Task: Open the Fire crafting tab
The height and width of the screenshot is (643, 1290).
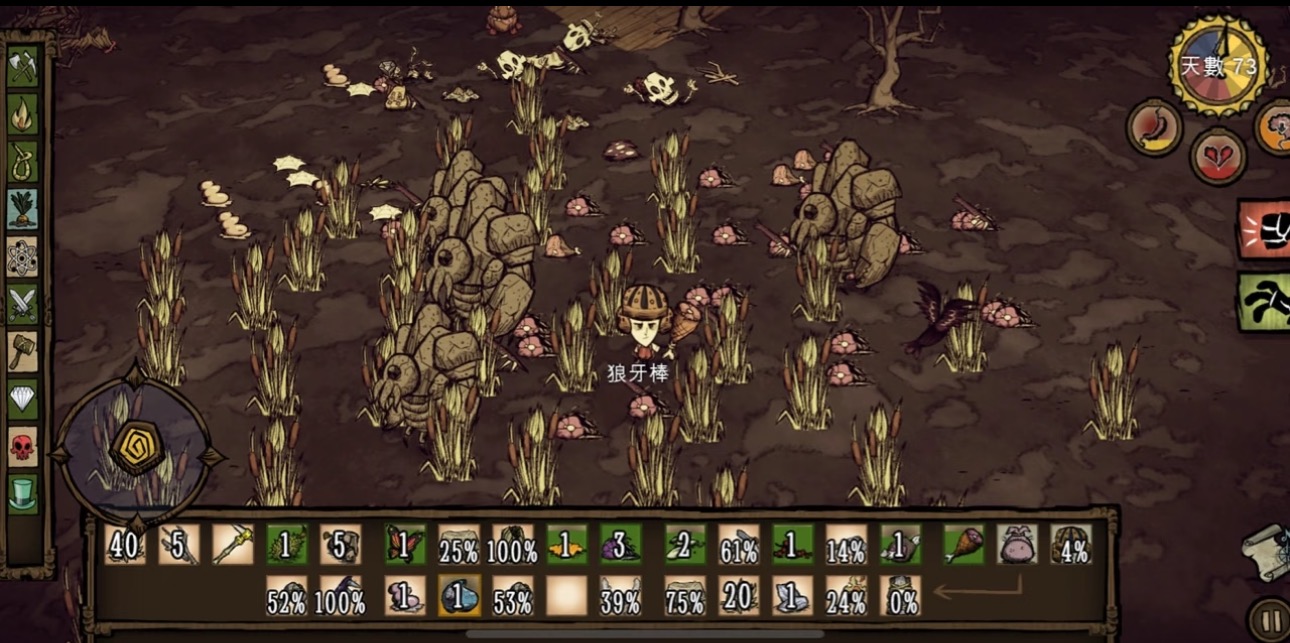Action: pos(23,113)
